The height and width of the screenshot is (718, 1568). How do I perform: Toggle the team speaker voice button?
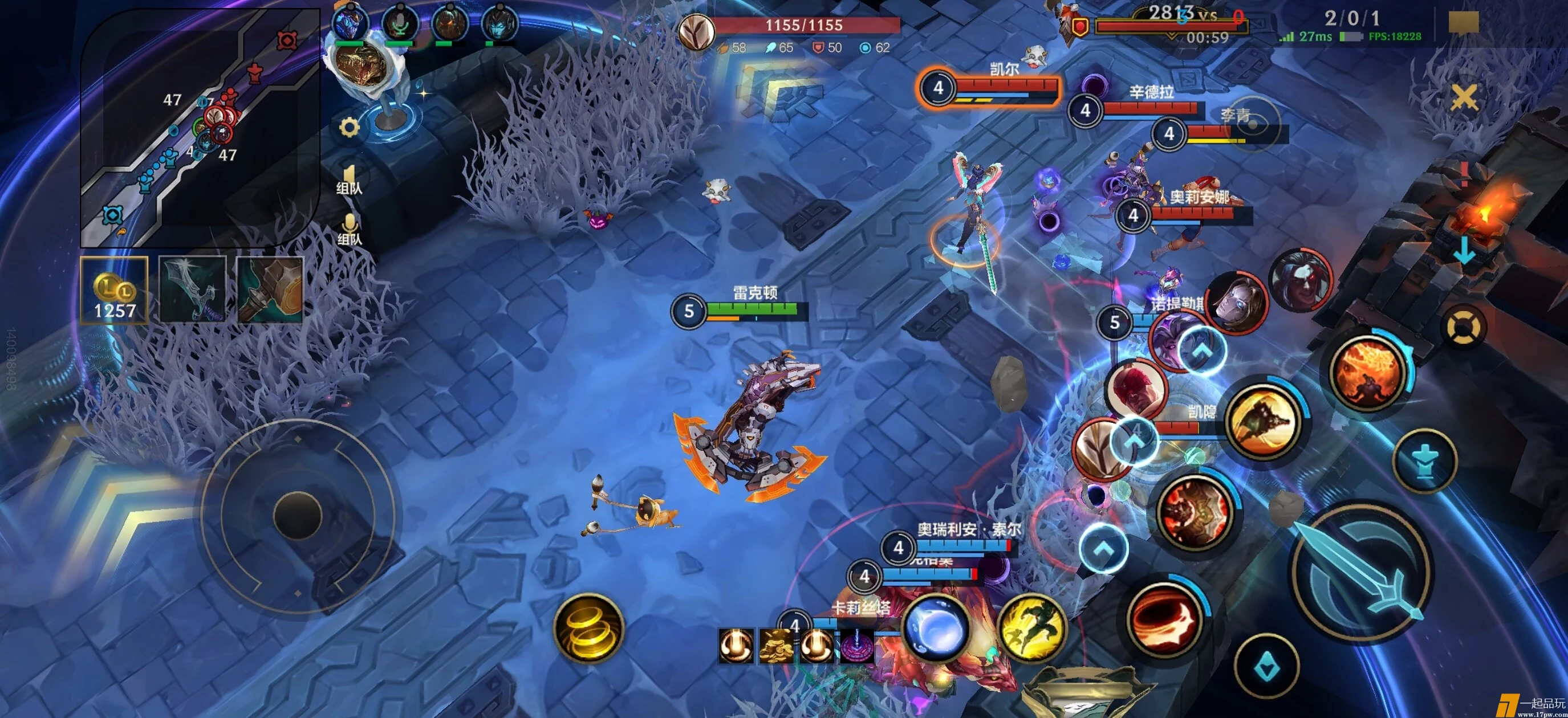(349, 179)
